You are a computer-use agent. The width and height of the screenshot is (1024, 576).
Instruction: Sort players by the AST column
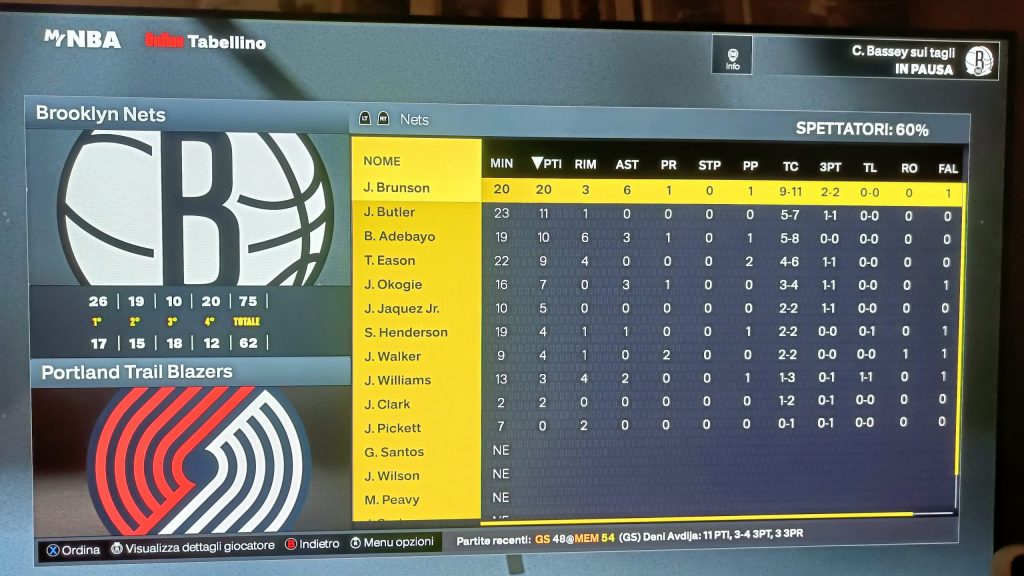[x=627, y=165]
